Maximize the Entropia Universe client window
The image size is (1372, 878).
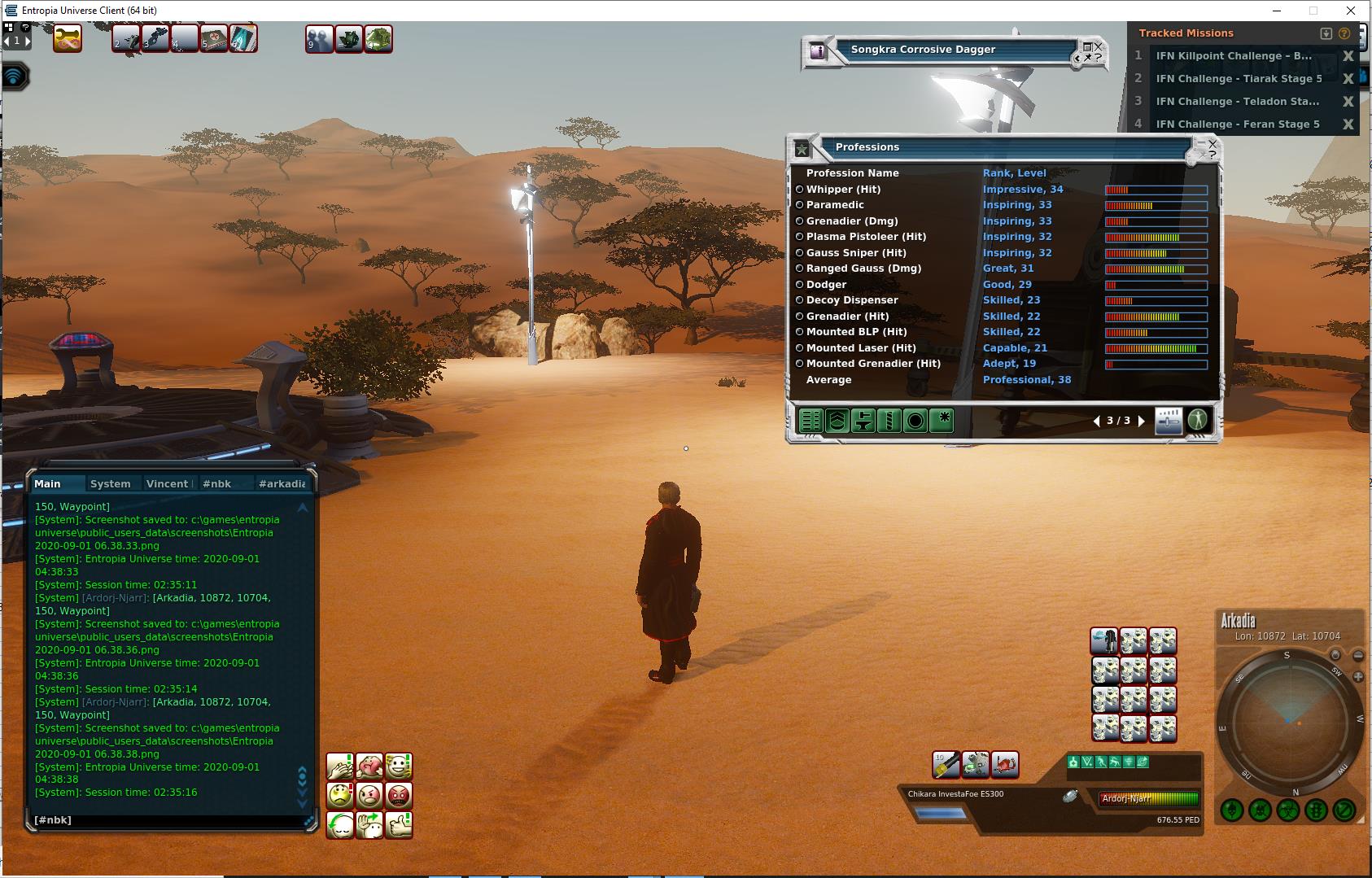pos(1313,11)
